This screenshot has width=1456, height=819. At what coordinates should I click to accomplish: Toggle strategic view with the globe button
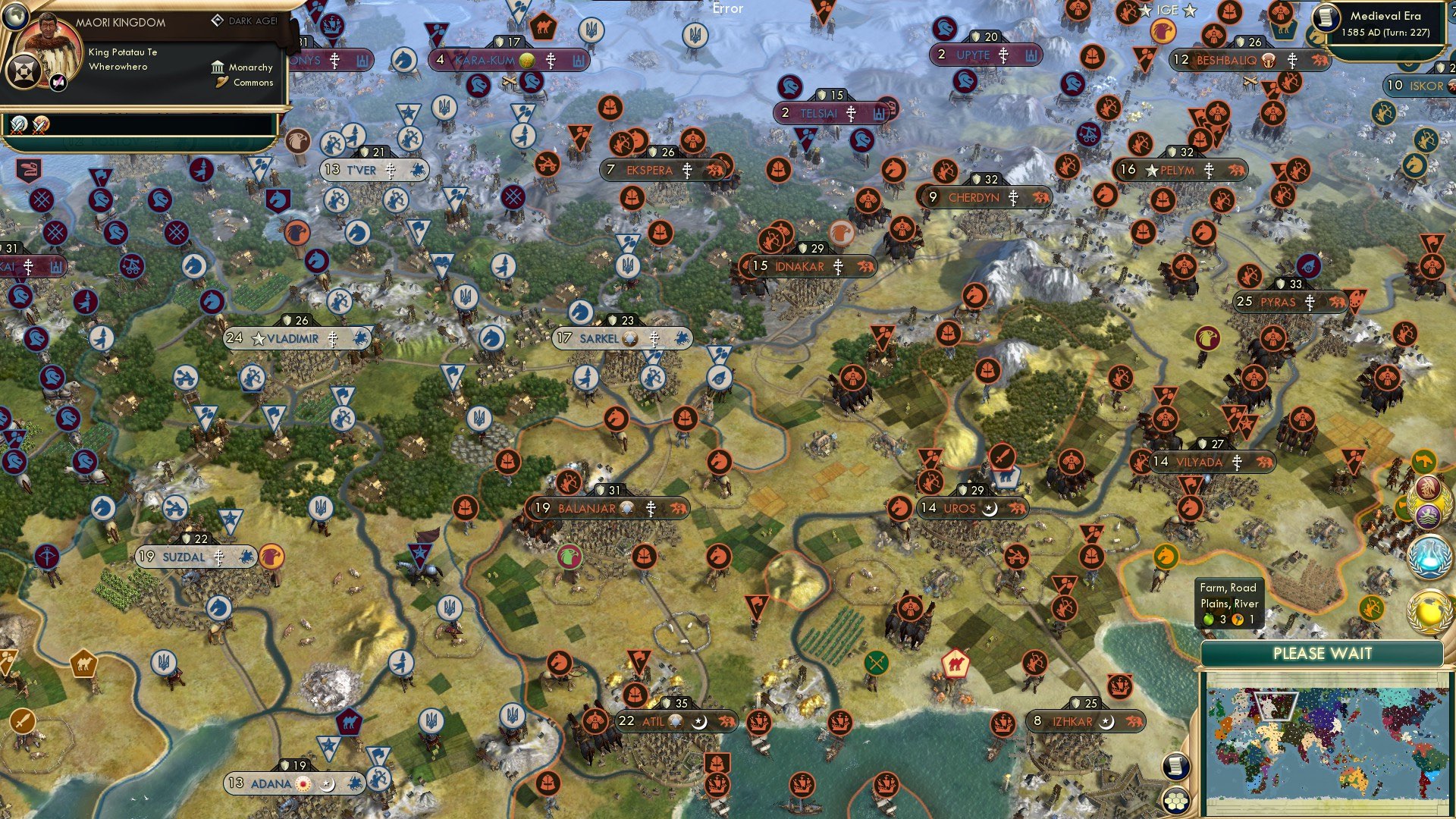click(15, 17)
